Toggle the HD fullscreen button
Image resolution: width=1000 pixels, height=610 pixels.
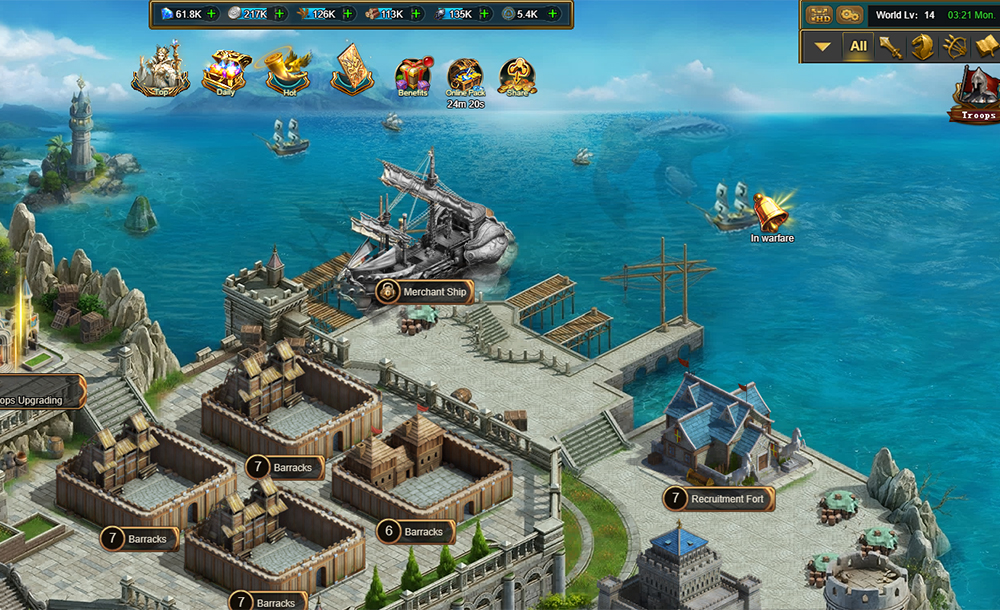coord(820,15)
